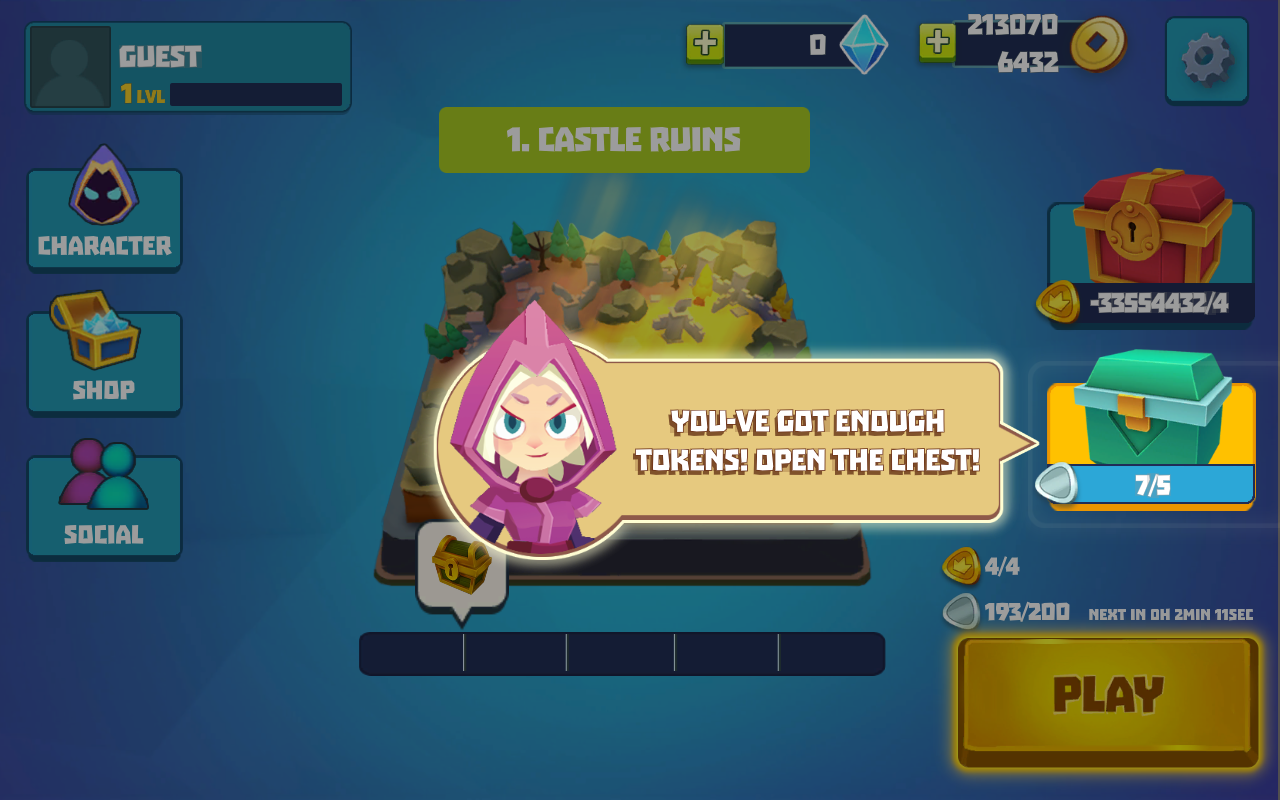Add coins with the plus button
The height and width of the screenshot is (800, 1280).
[937, 43]
